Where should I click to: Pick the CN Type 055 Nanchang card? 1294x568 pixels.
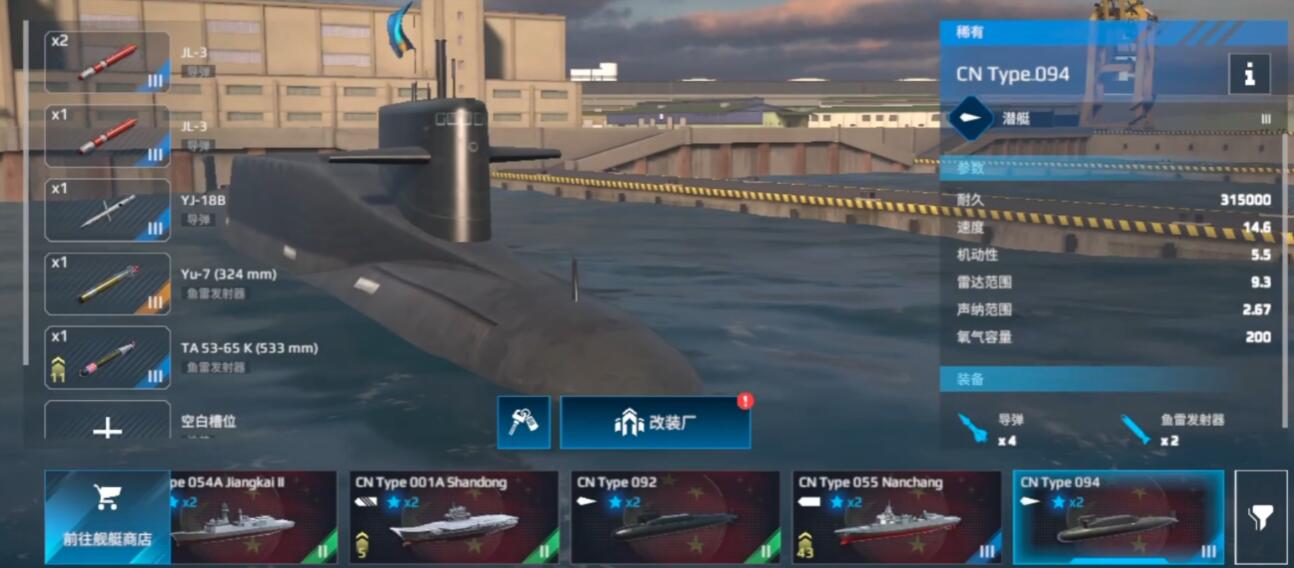[x=896, y=517]
